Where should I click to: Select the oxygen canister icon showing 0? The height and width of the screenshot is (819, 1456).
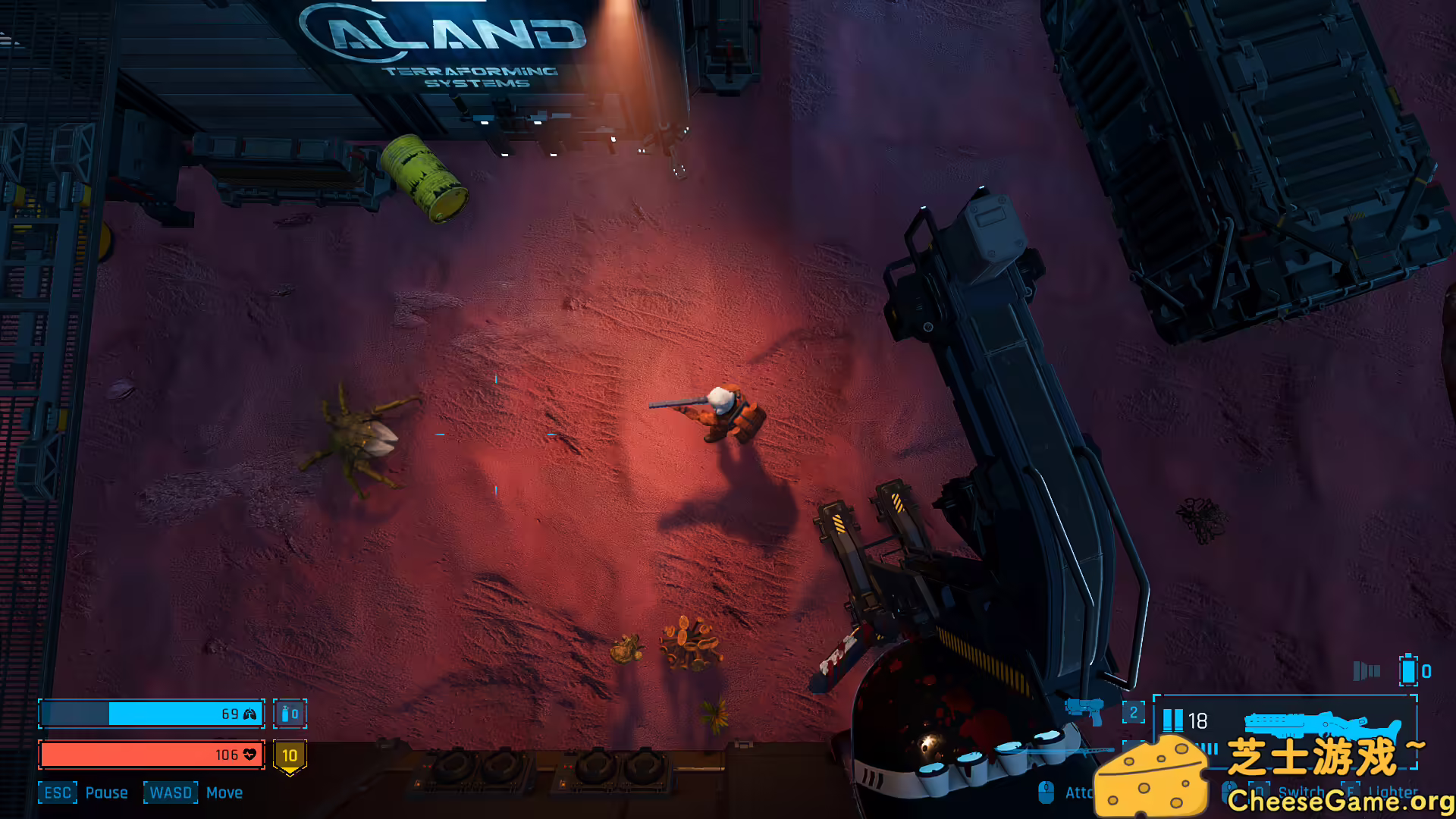(x=290, y=714)
